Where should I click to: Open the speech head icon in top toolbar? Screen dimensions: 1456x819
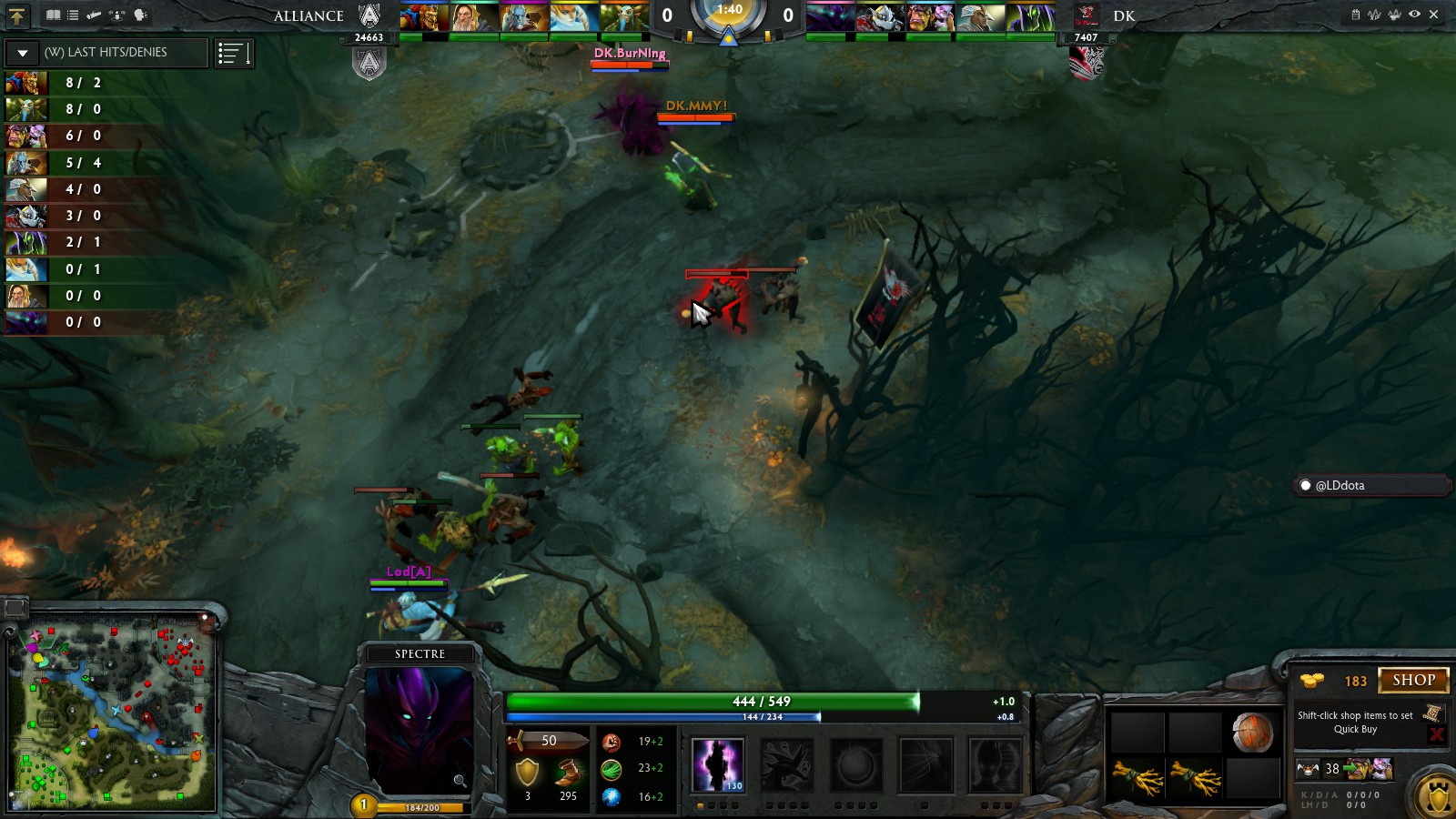(140, 15)
